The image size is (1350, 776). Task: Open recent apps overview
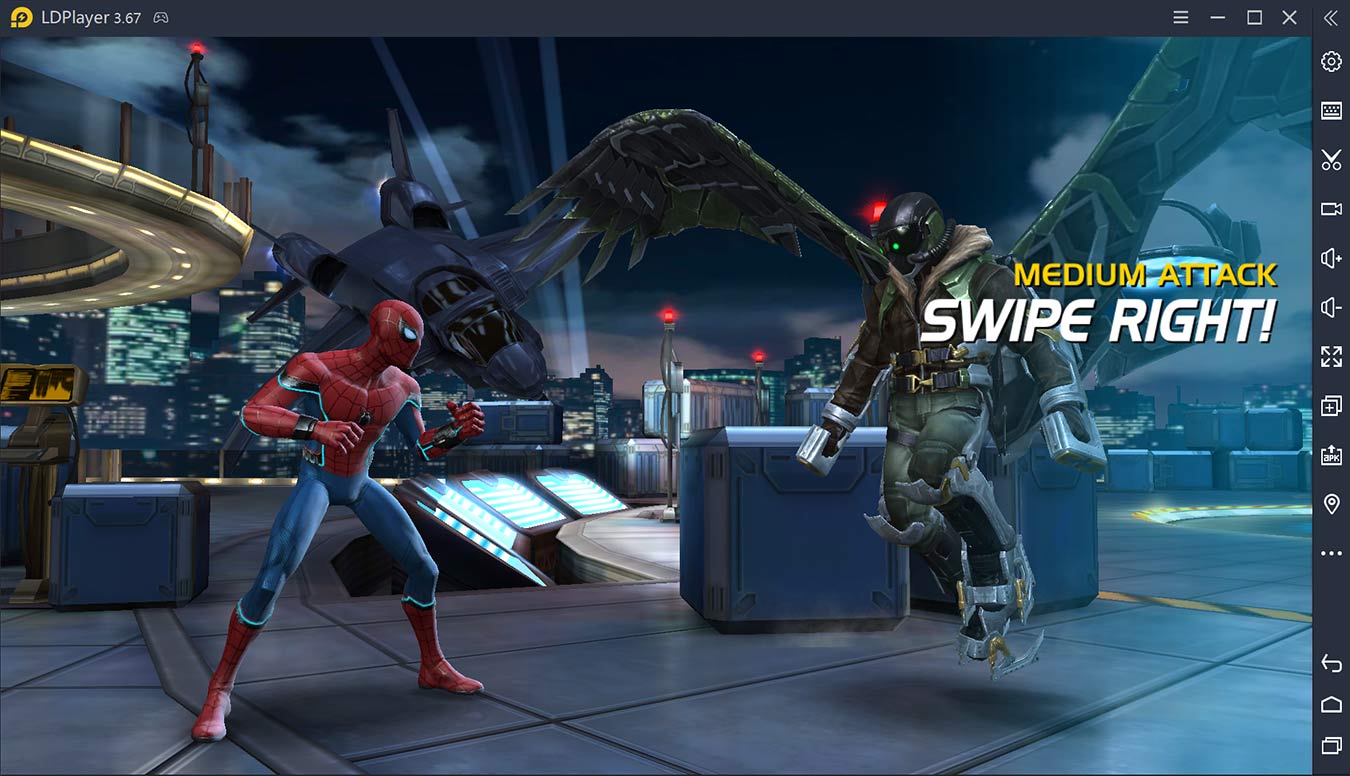[1330, 745]
